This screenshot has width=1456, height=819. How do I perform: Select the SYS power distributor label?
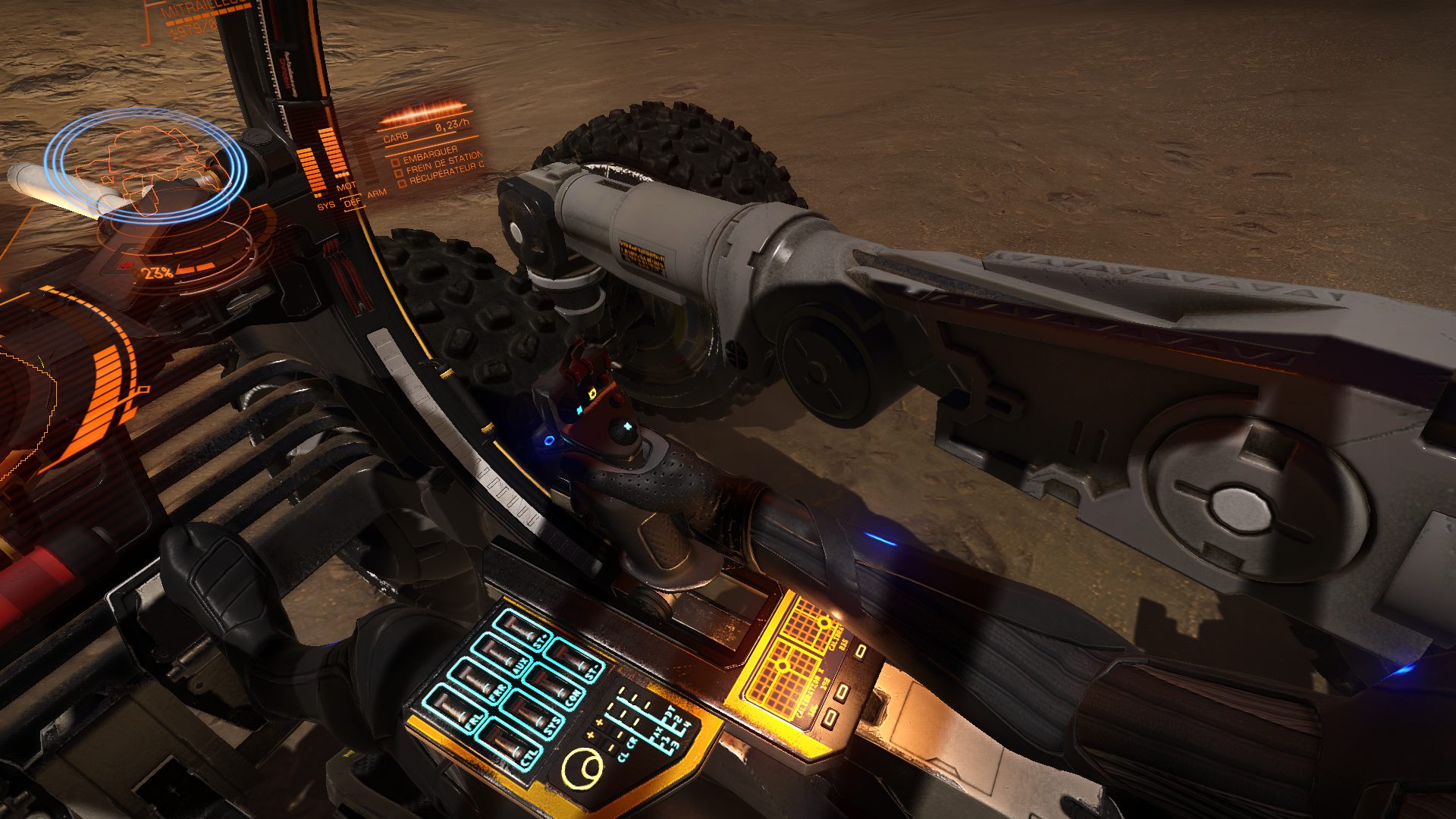(x=326, y=206)
